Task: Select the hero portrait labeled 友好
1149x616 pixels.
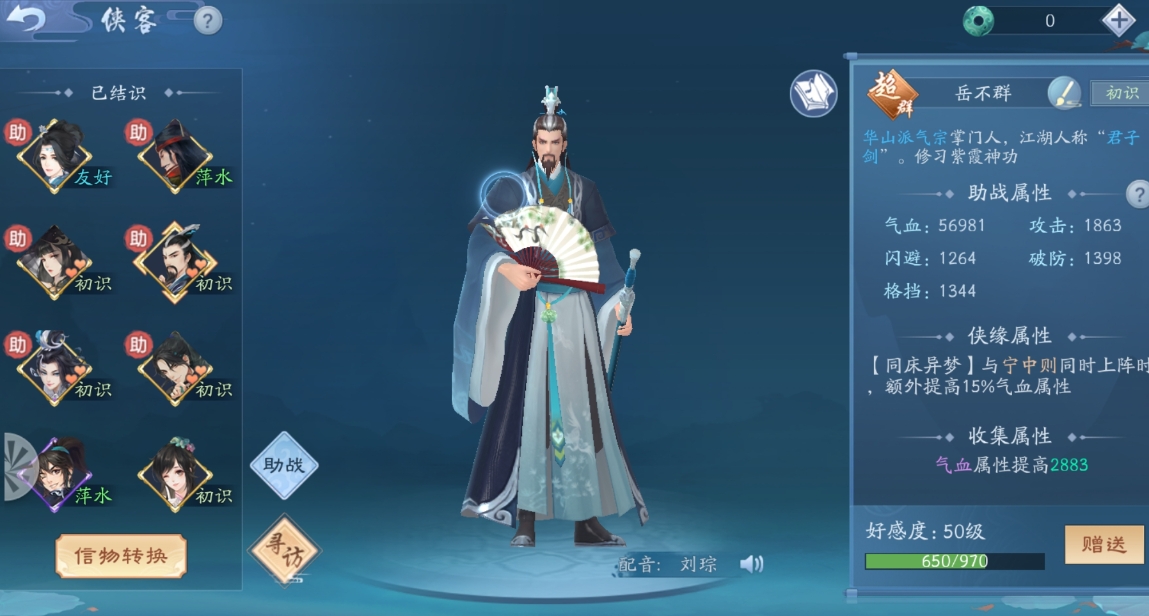Action: (x=56, y=157)
